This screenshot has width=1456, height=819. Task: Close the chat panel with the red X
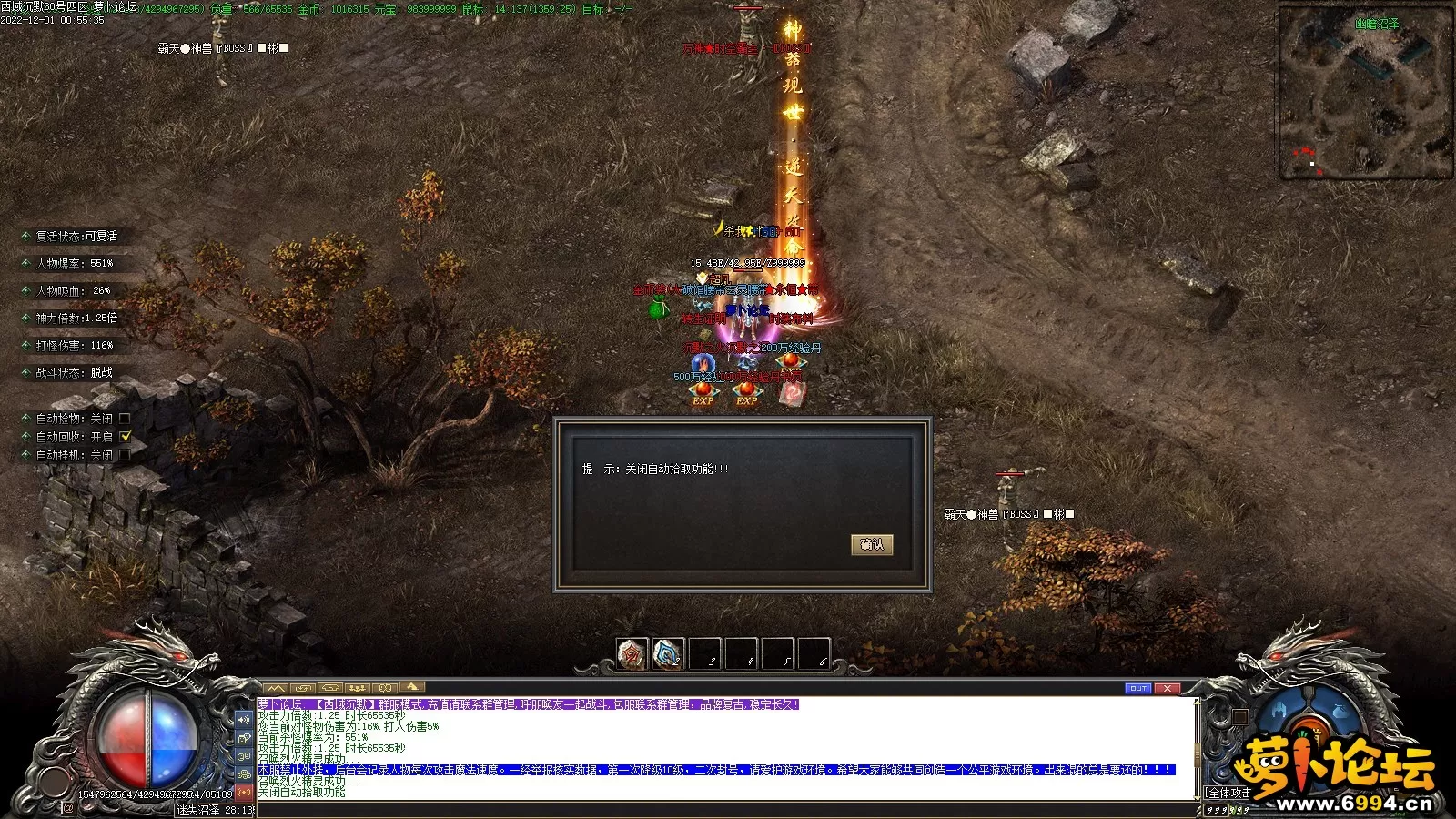click(1167, 688)
